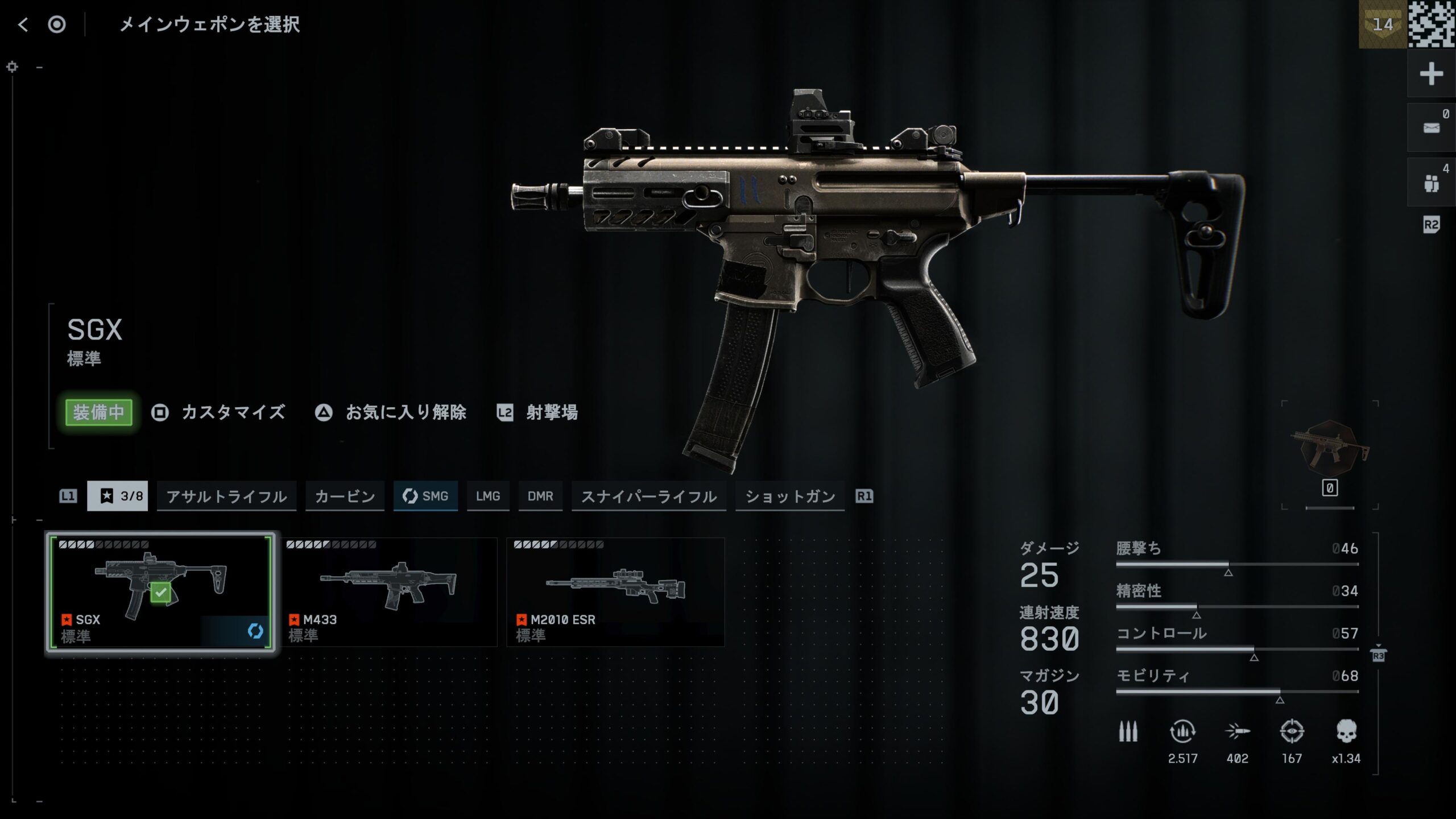Viewport: 1456px width, 819px height.
Task: Pick the M2010 ESR sniper card
Action: pyautogui.click(x=615, y=591)
